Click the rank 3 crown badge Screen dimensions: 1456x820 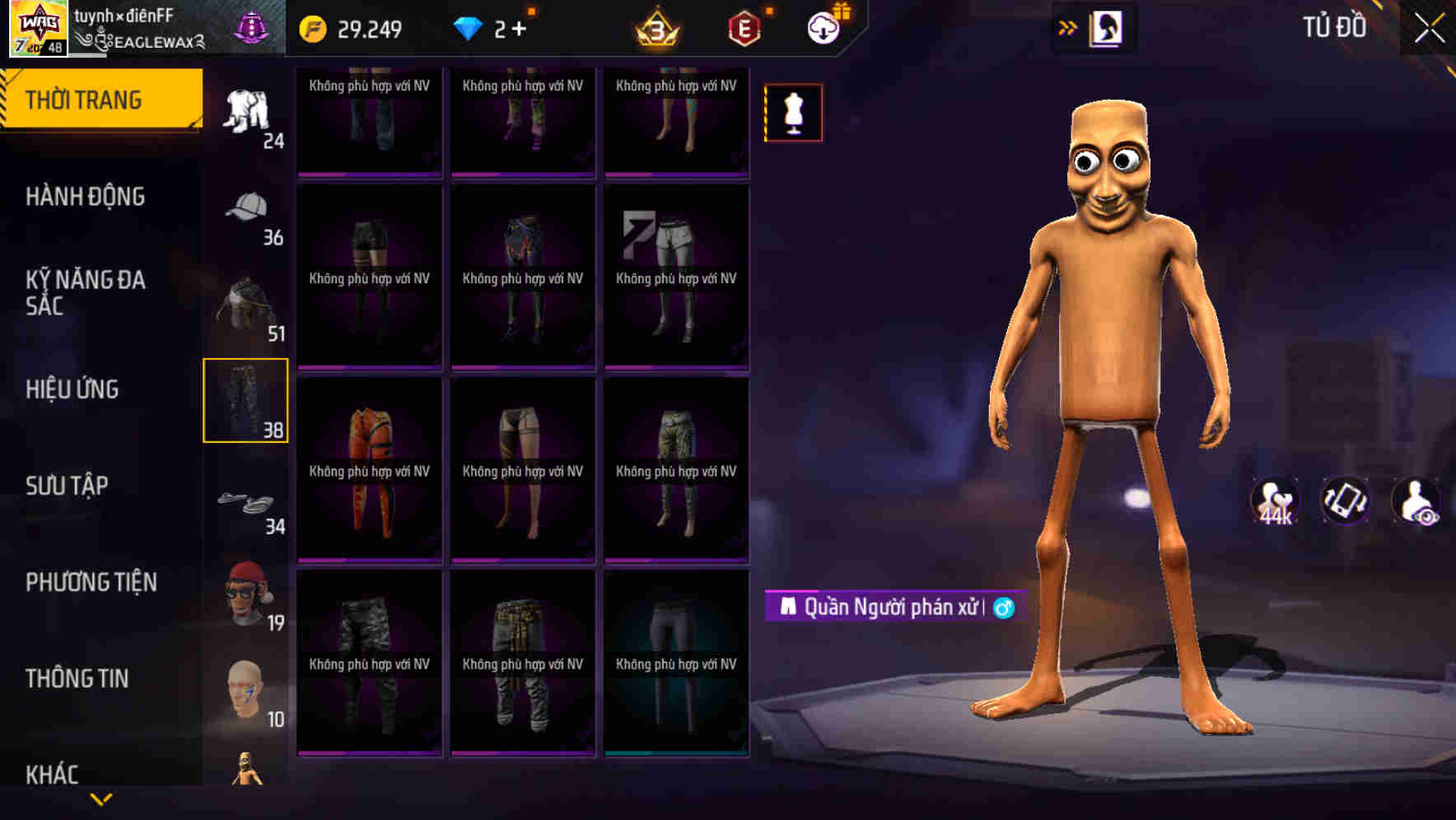click(x=655, y=29)
